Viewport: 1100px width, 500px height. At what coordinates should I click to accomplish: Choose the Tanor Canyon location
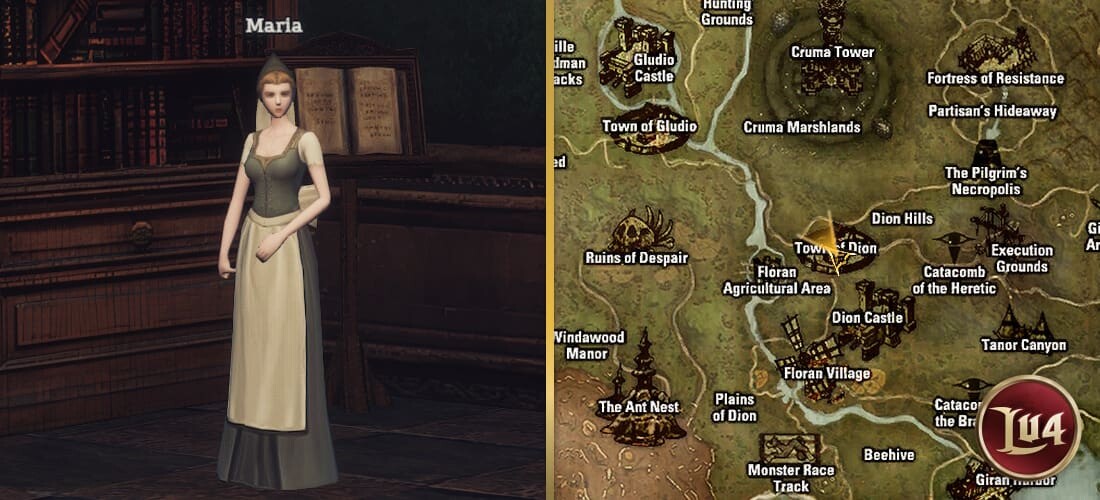(1023, 345)
